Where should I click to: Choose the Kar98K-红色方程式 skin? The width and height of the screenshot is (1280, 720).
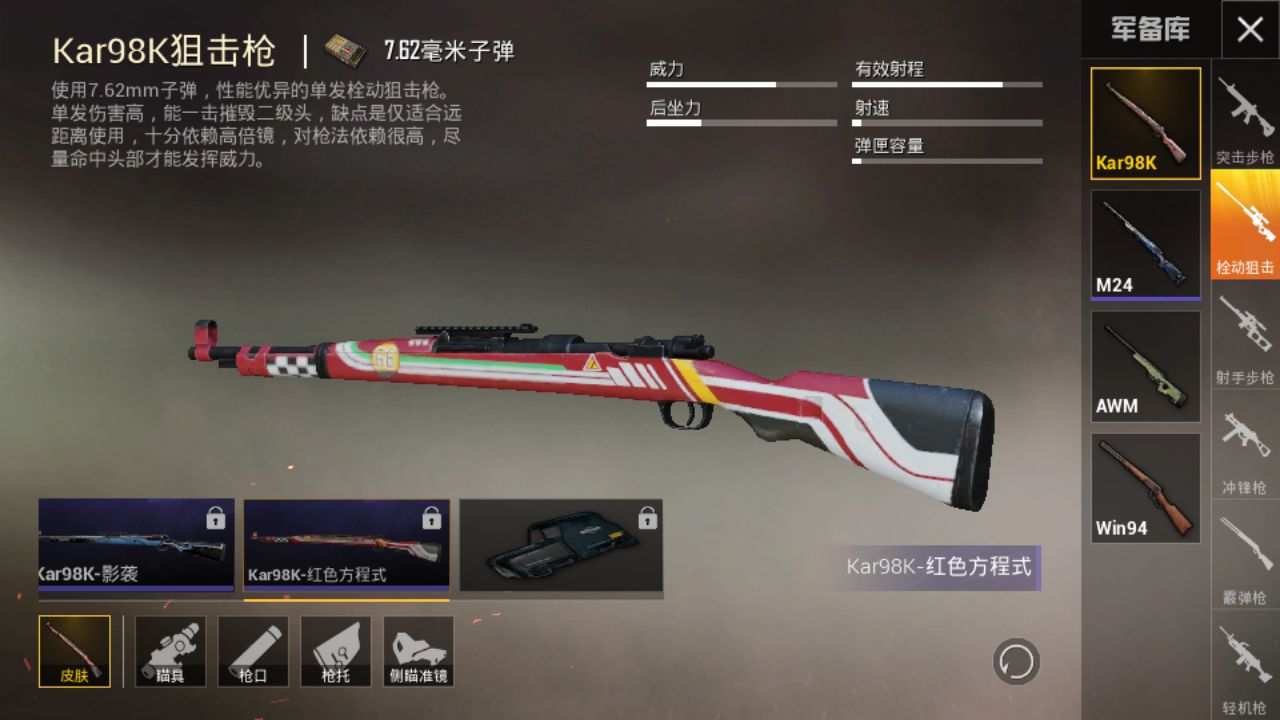(346, 545)
